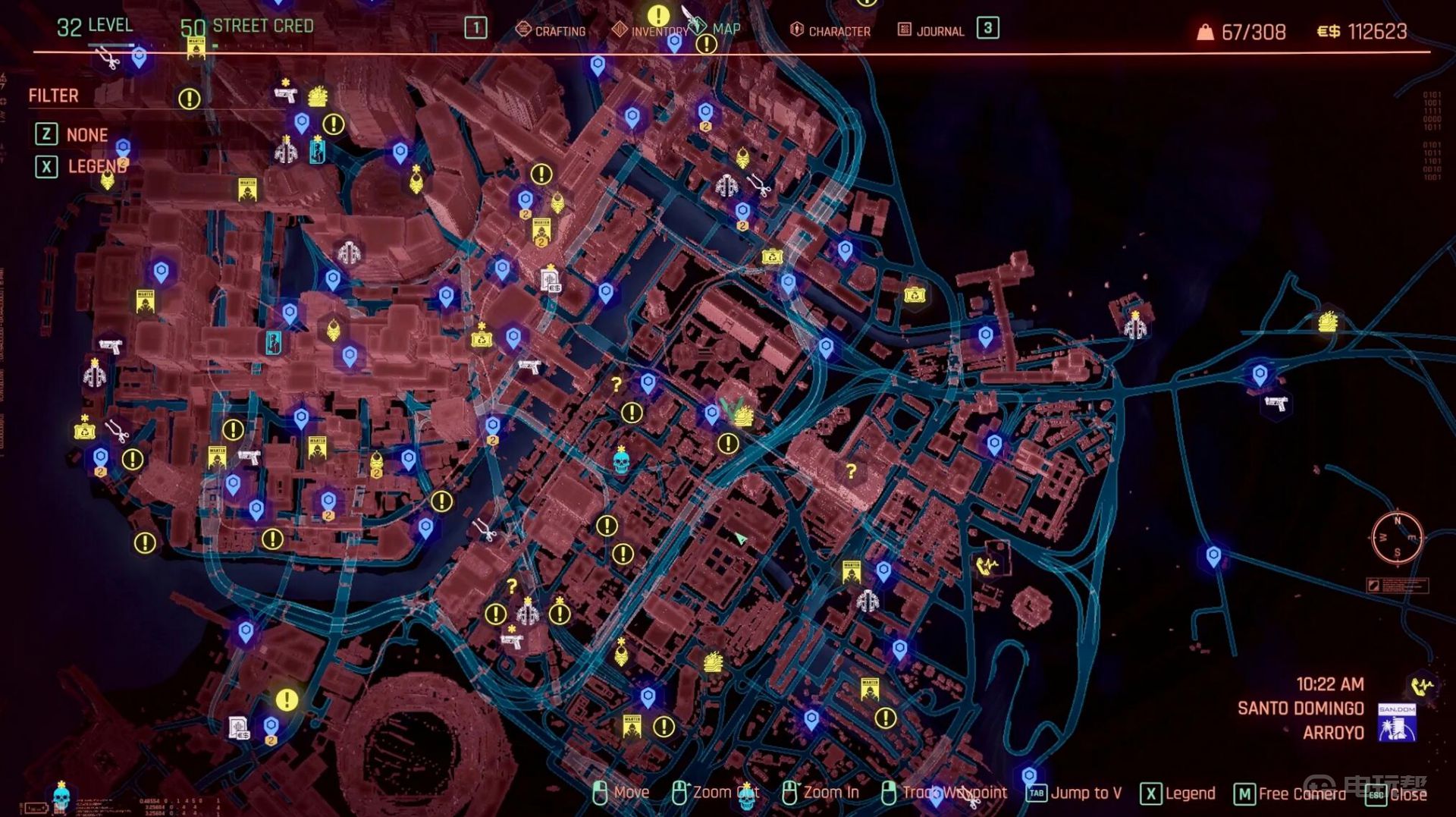
Task: Select the Map tab
Action: pyautogui.click(x=725, y=29)
